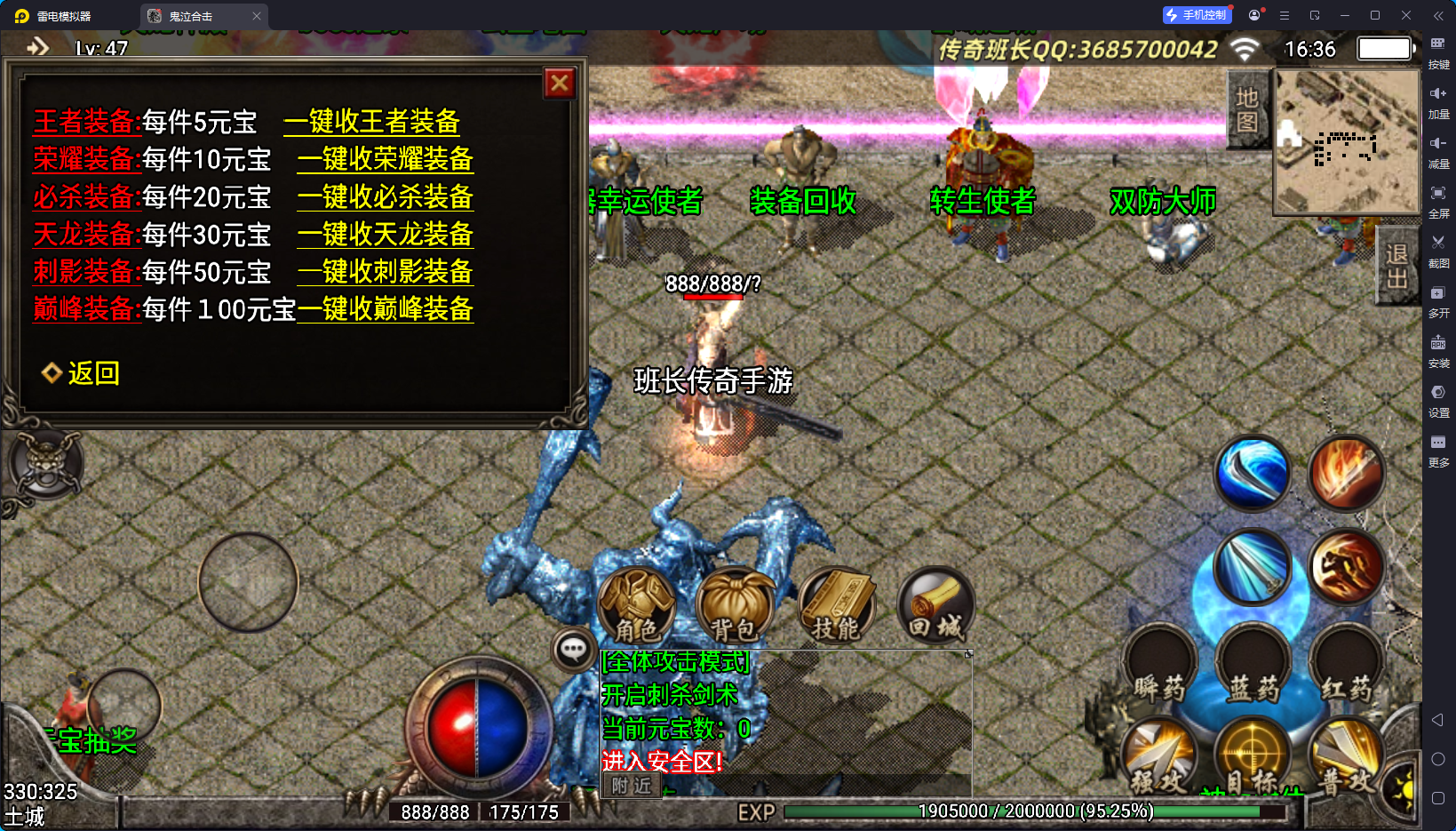Show the 技能 skills book

pos(836,606)
